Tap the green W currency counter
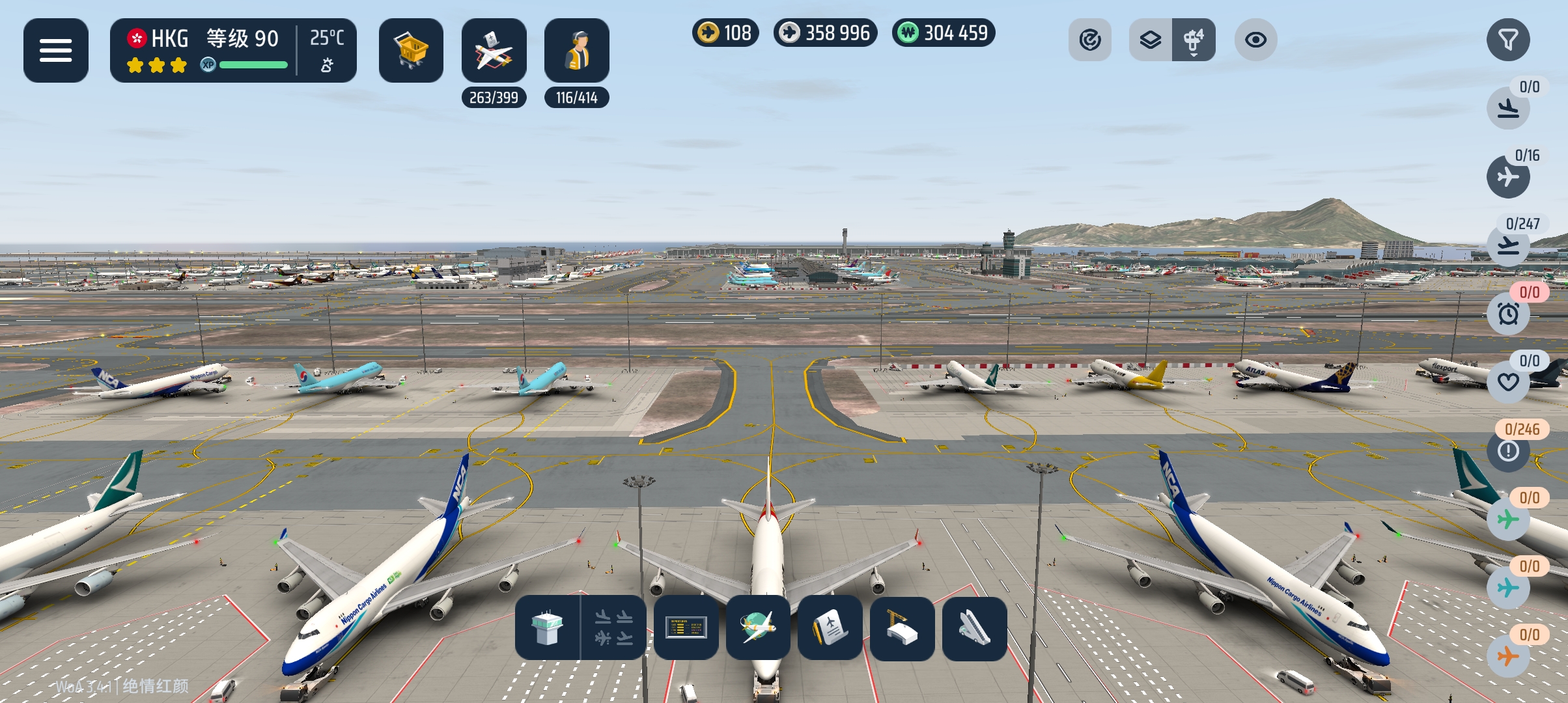This screenshot has height=703, width=1568. point(943,33)
